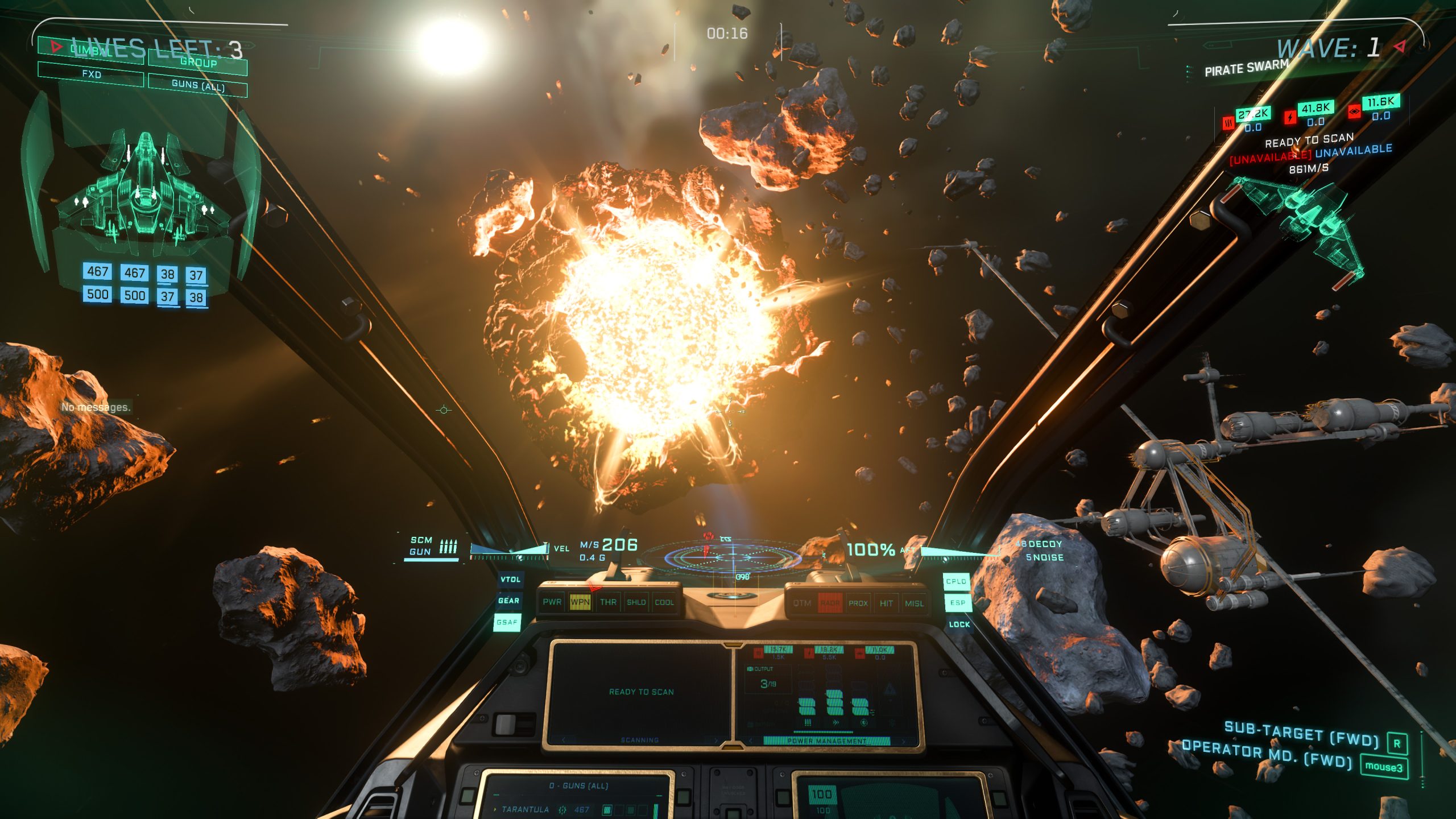Viewport: 1456px width, 819px height.
Task: Select the FXD fixed weapon mode
Action: pyautogui.click(x=91, y=75)
